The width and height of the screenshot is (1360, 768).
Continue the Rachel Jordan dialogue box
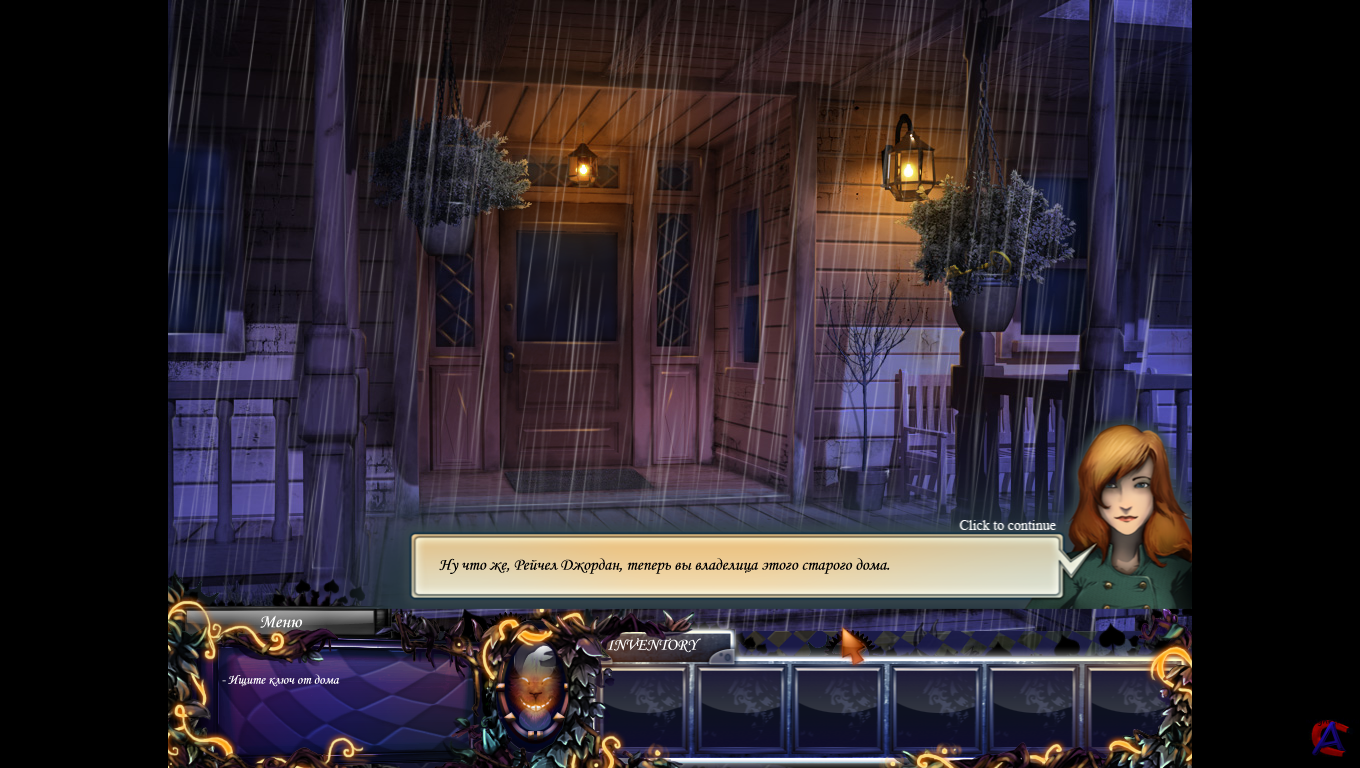pos(736,566)
